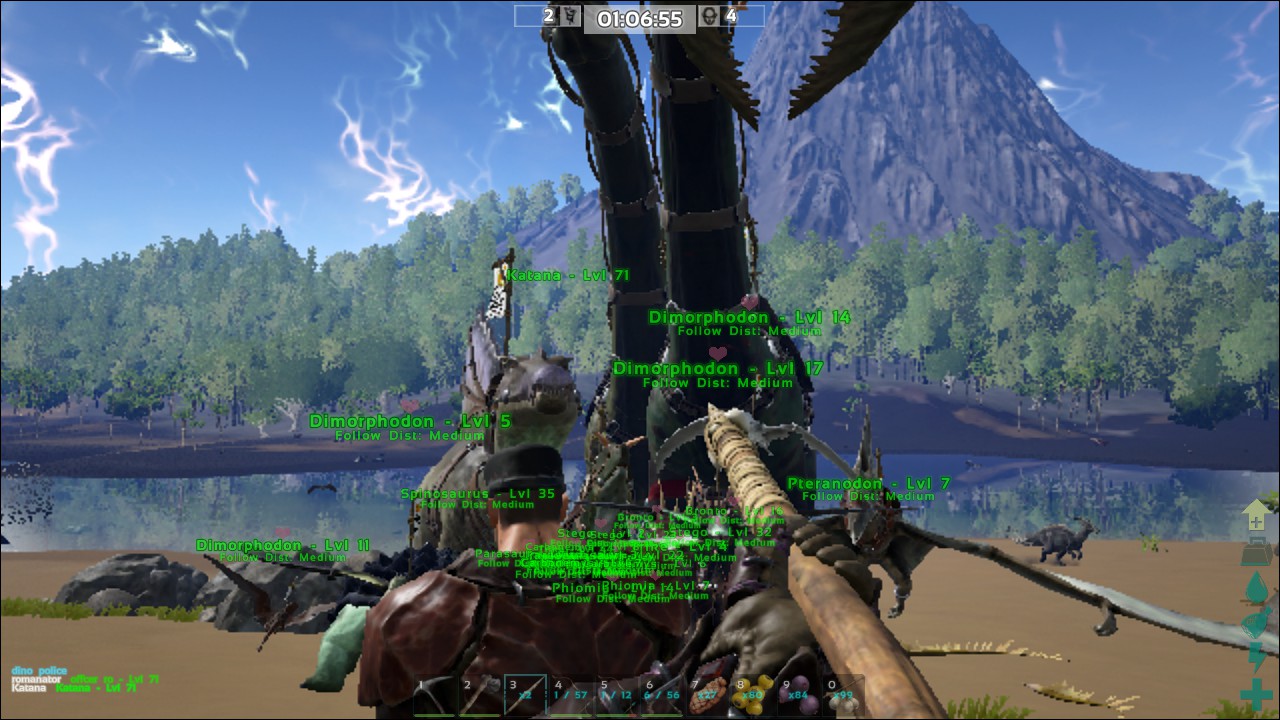This screenshot has height=720, width=1280.
Task: Choose the spear stack in slot 3
Action: (525, 694)
